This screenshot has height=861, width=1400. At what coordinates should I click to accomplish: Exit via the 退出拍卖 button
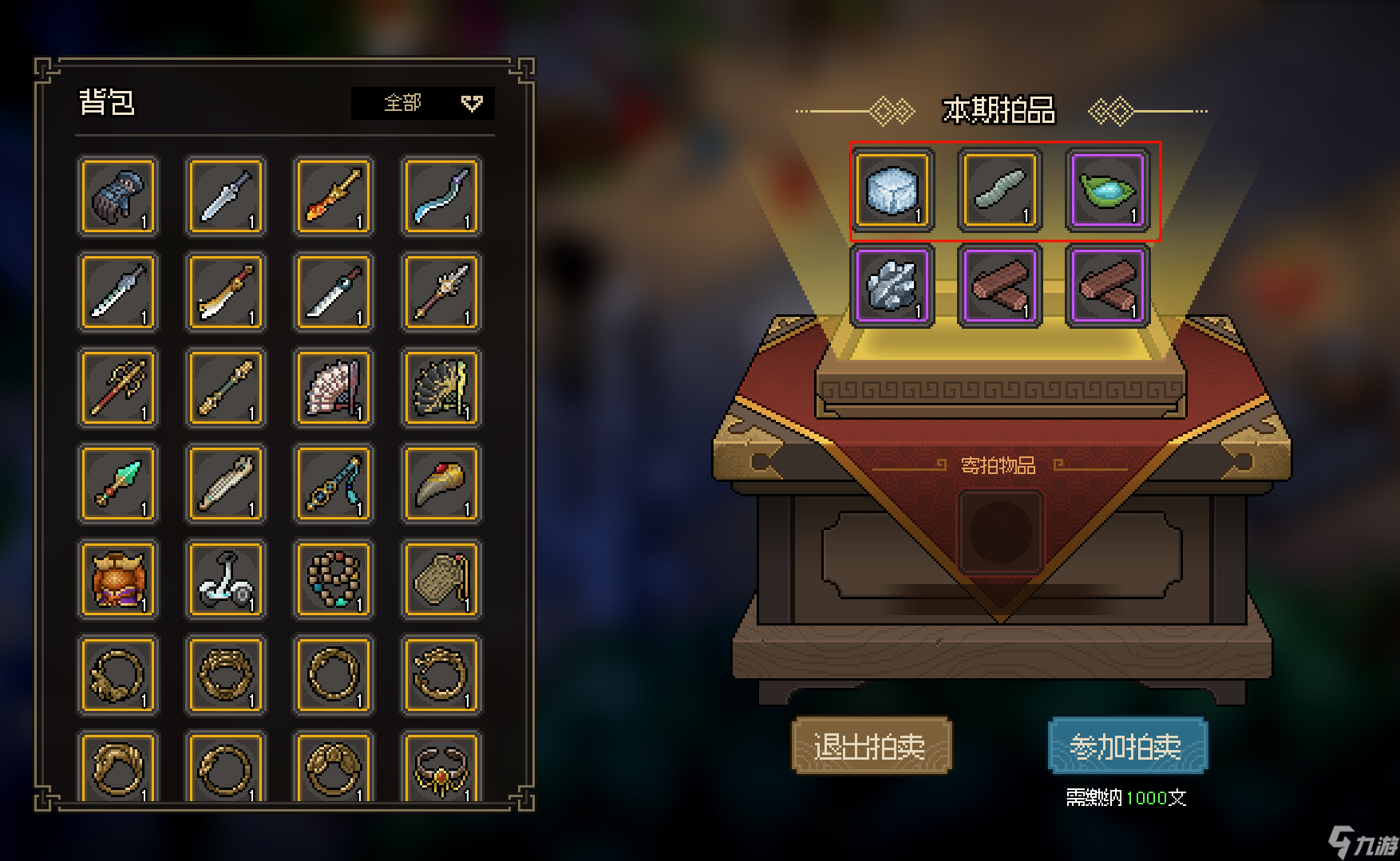[871, 746]
